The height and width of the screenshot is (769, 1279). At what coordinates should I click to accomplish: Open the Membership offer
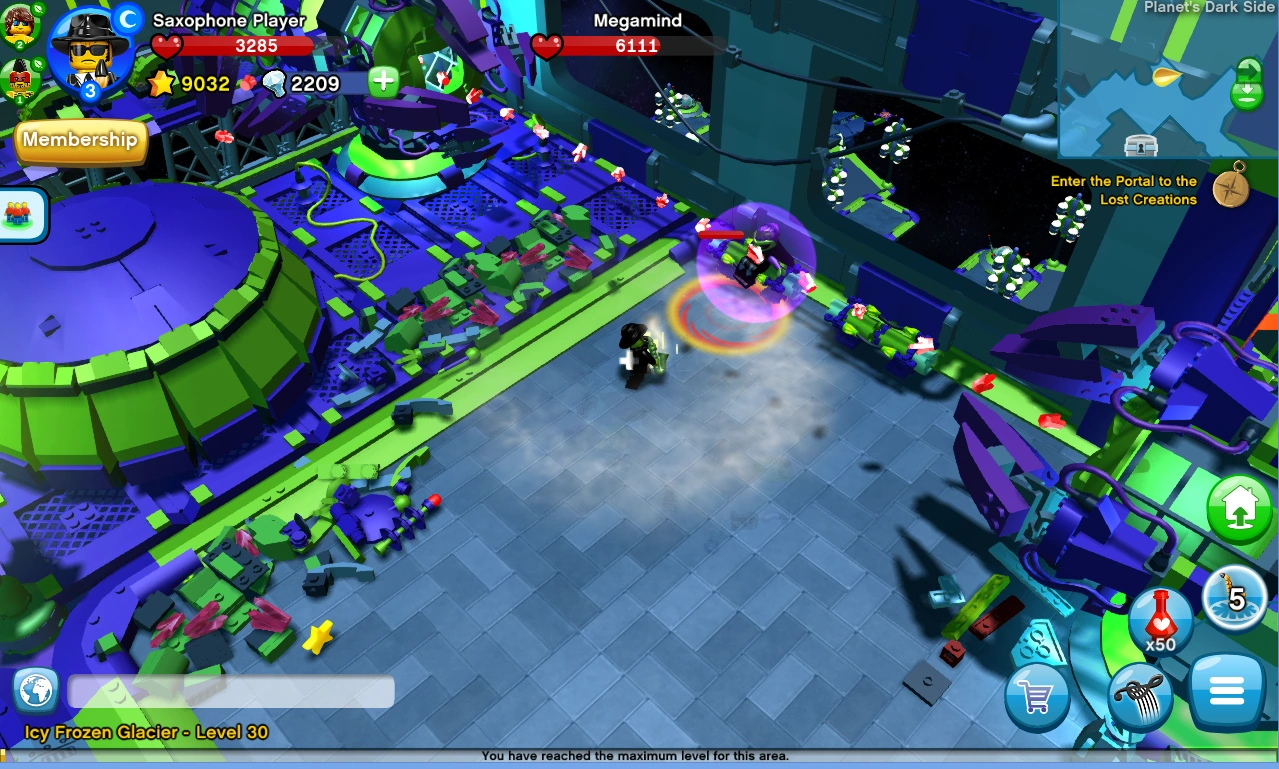coord(80,141)
